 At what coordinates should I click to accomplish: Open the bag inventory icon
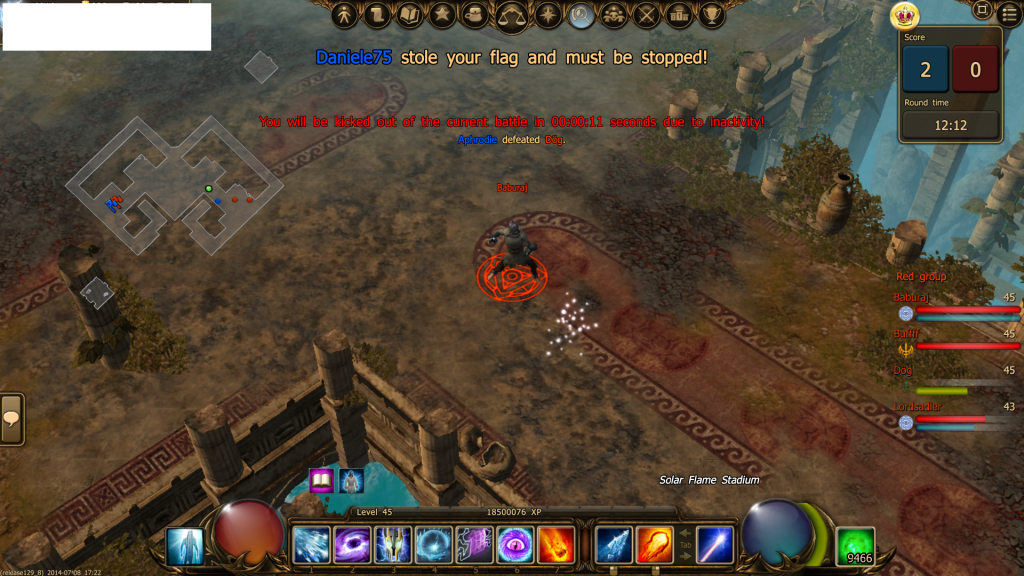click(x=476, y=15)
